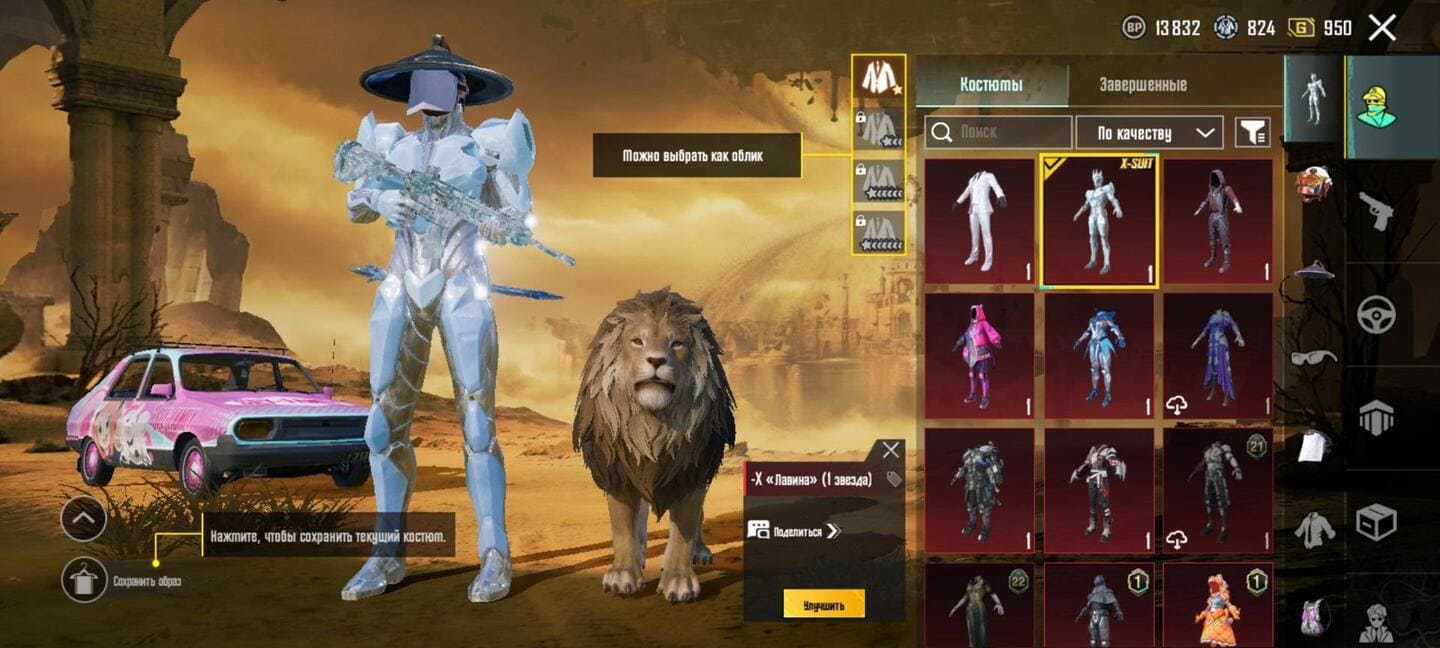This screenshot has width=1440, height=648.
Task: Select the white suit outfit
Action: click(979, 221)
